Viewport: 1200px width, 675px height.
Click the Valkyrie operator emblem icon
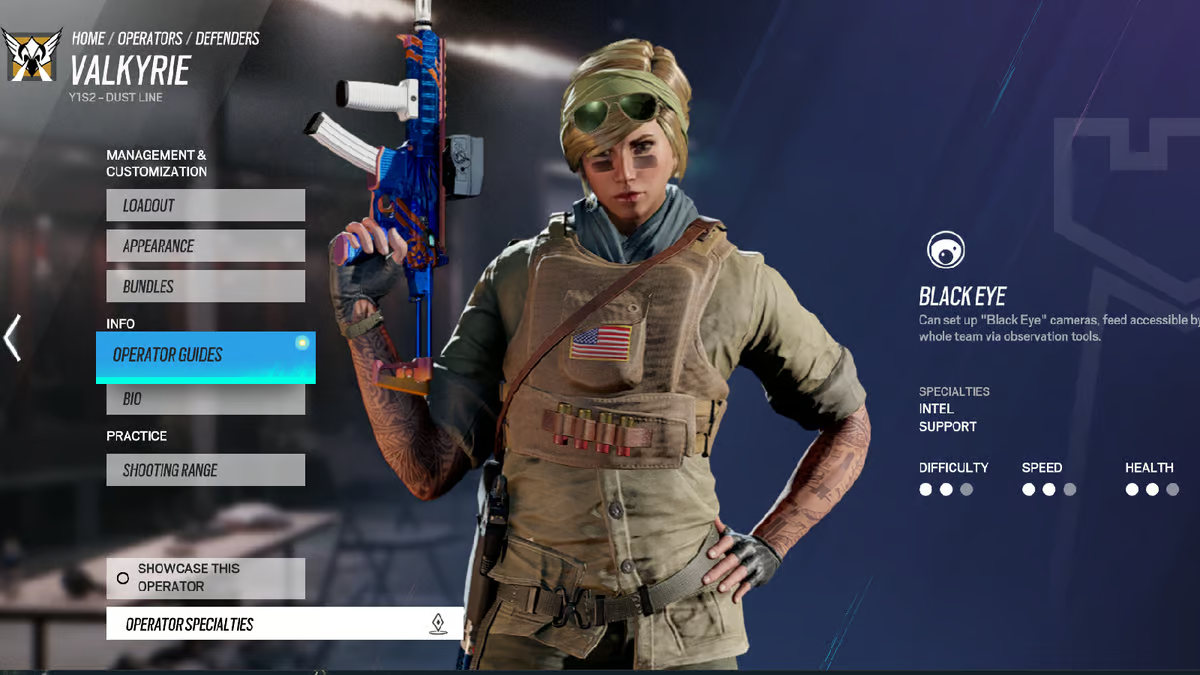click(31, 56)
